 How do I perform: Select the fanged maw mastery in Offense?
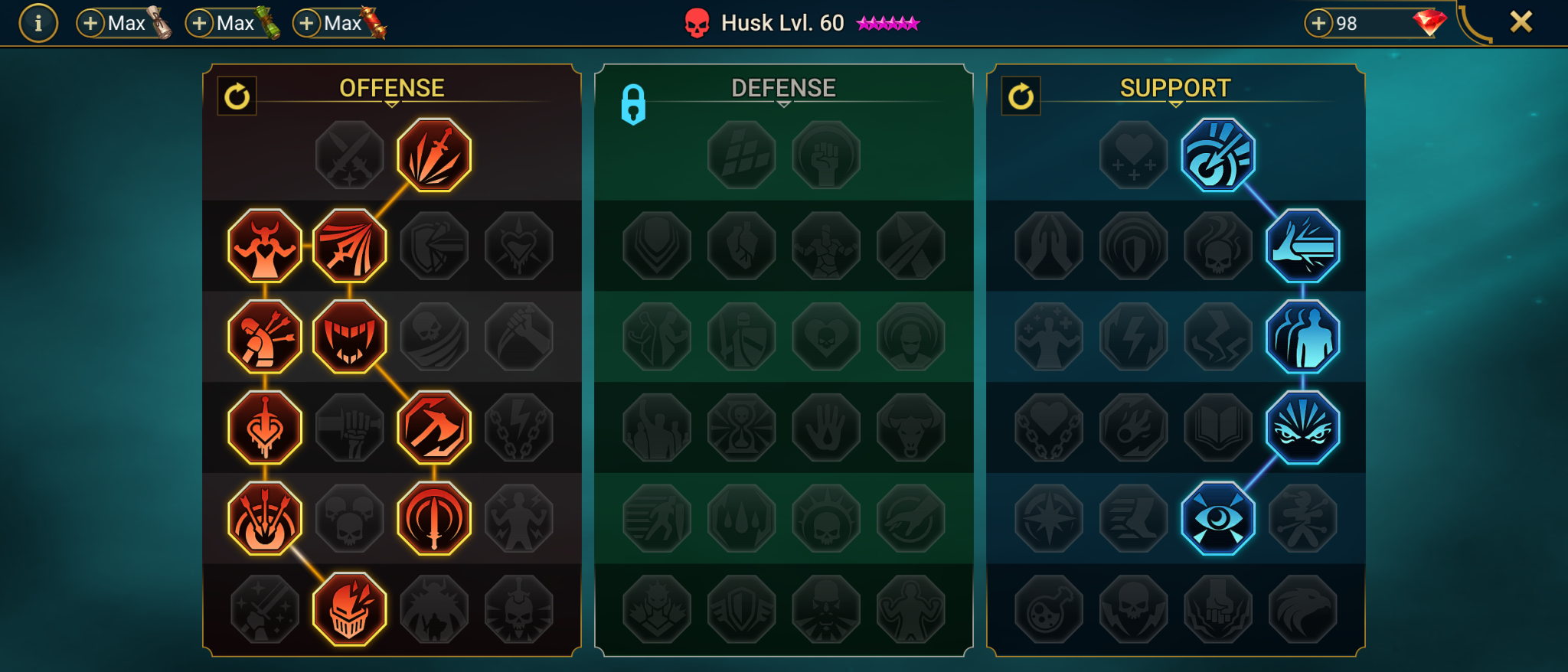(x=349, y=337)
